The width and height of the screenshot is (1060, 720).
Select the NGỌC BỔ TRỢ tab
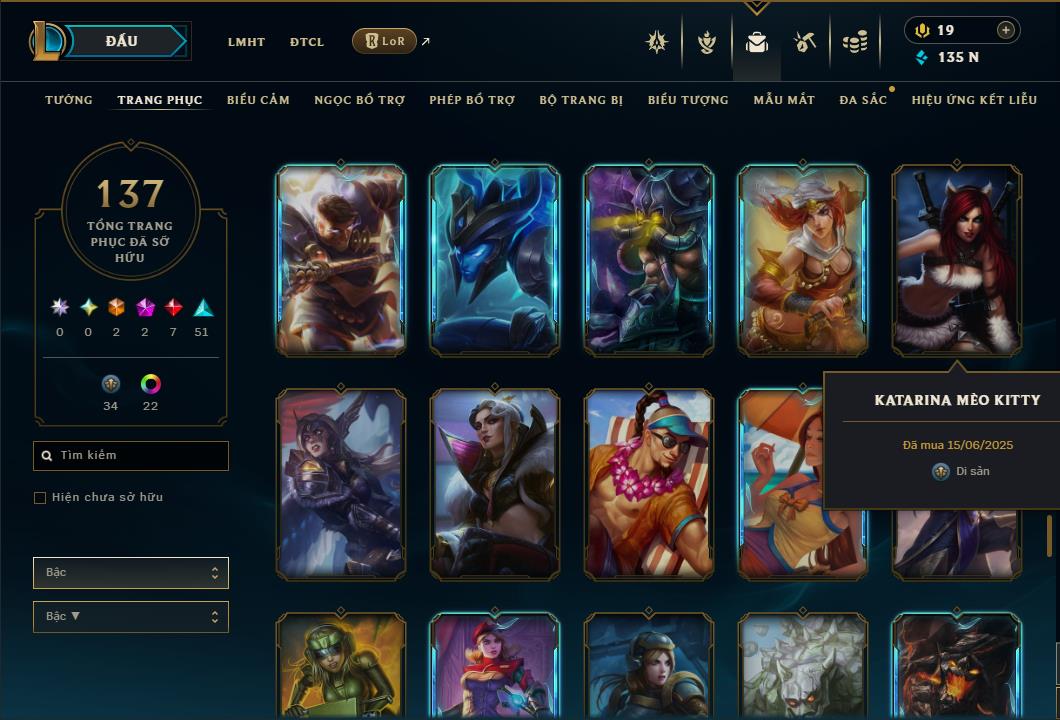coord(359,100)
